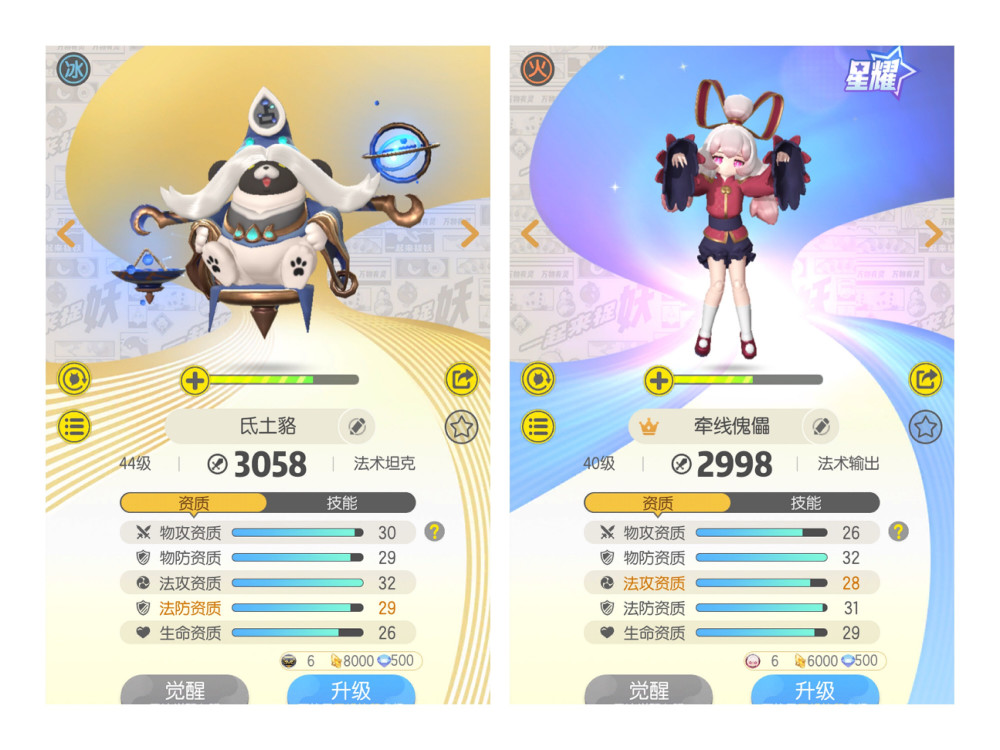Viewport: 1000px width, 750px height.
Task: Favorite 氏土貉 with the star icon
Action: click(x=461, y=427)
